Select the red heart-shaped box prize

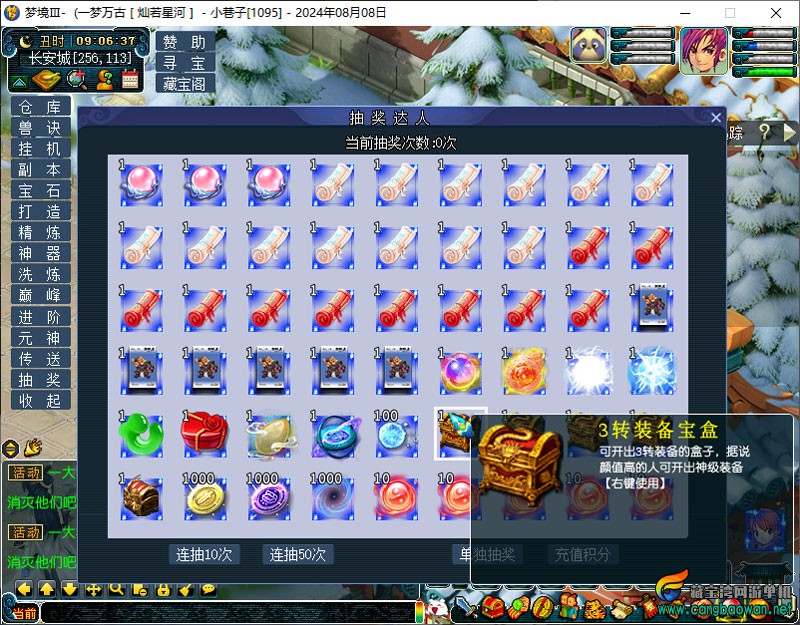204,433
